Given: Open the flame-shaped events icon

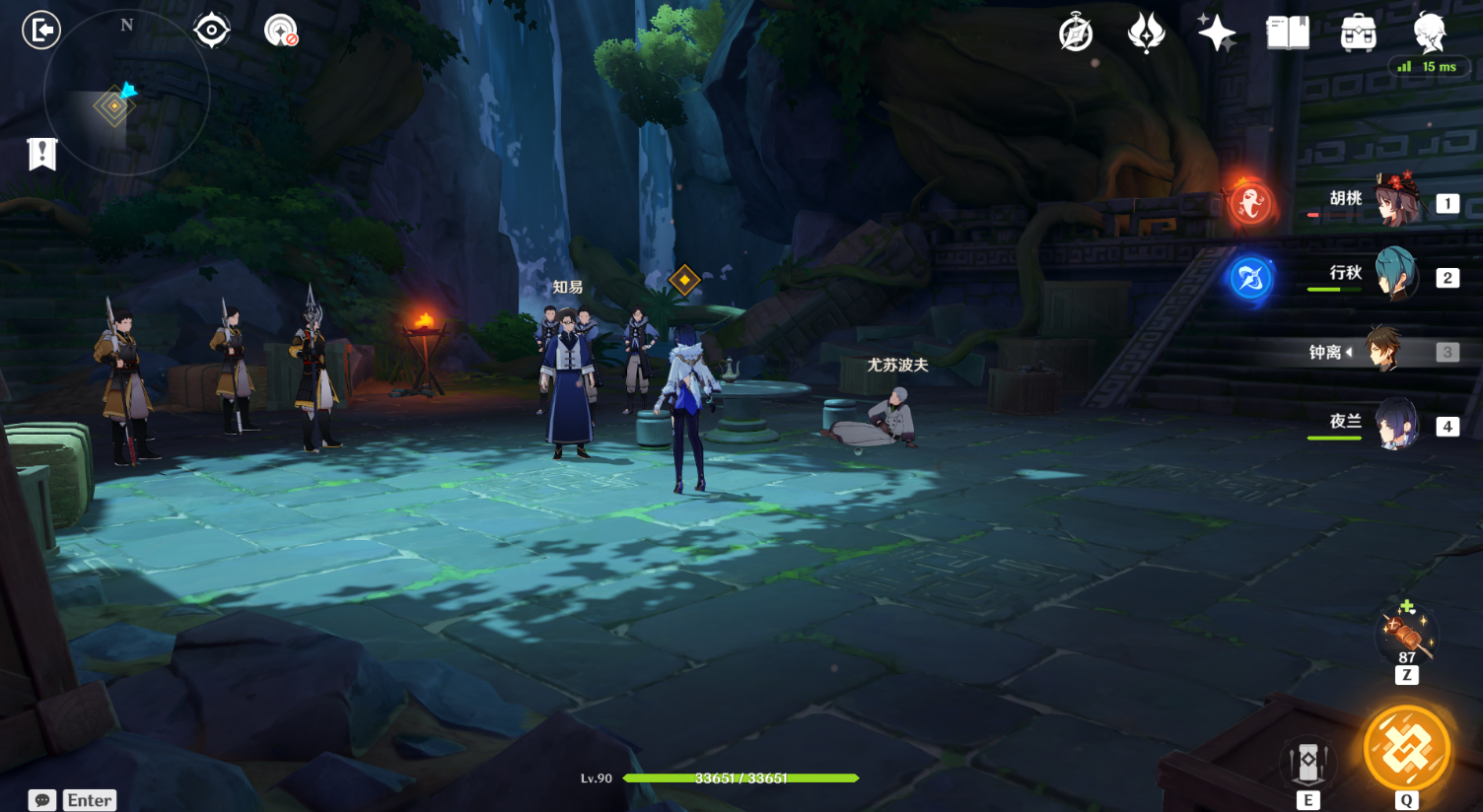Looking at the screenshot, I should [x=1146, y=34].
